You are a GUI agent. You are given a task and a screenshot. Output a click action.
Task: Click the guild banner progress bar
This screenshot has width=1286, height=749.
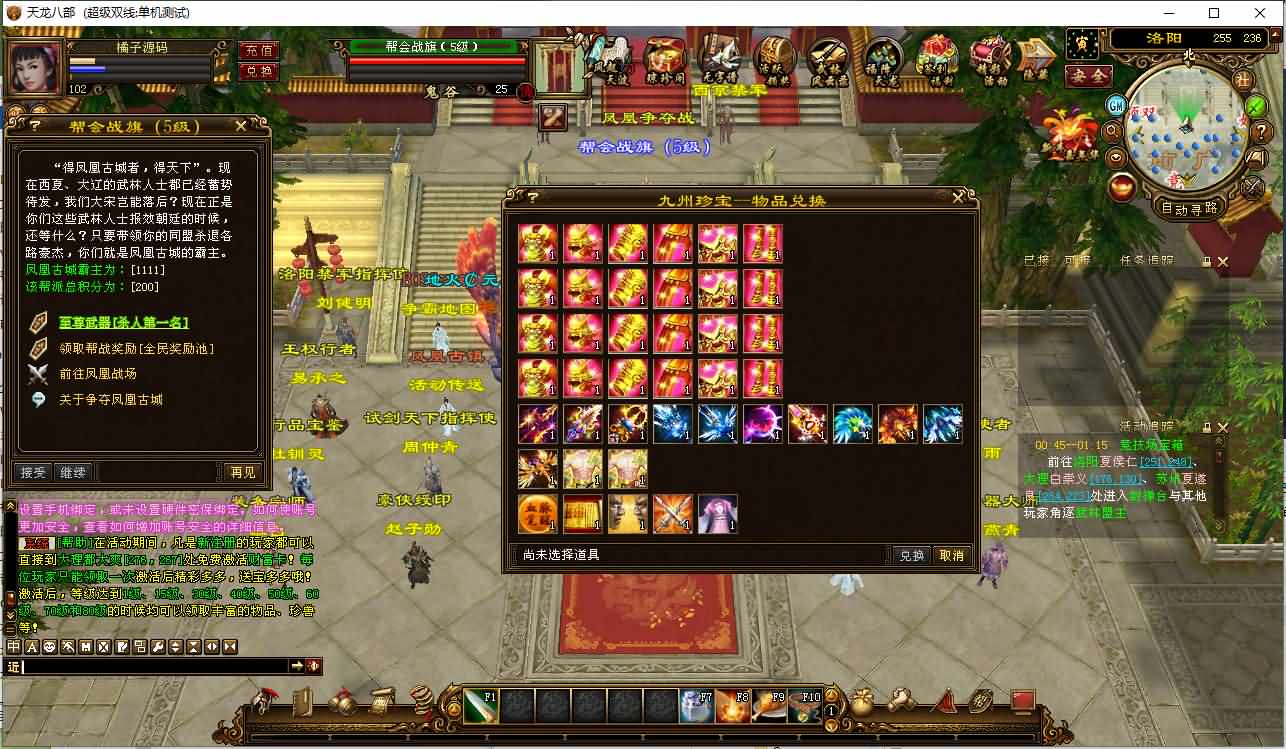click(435, 60)
